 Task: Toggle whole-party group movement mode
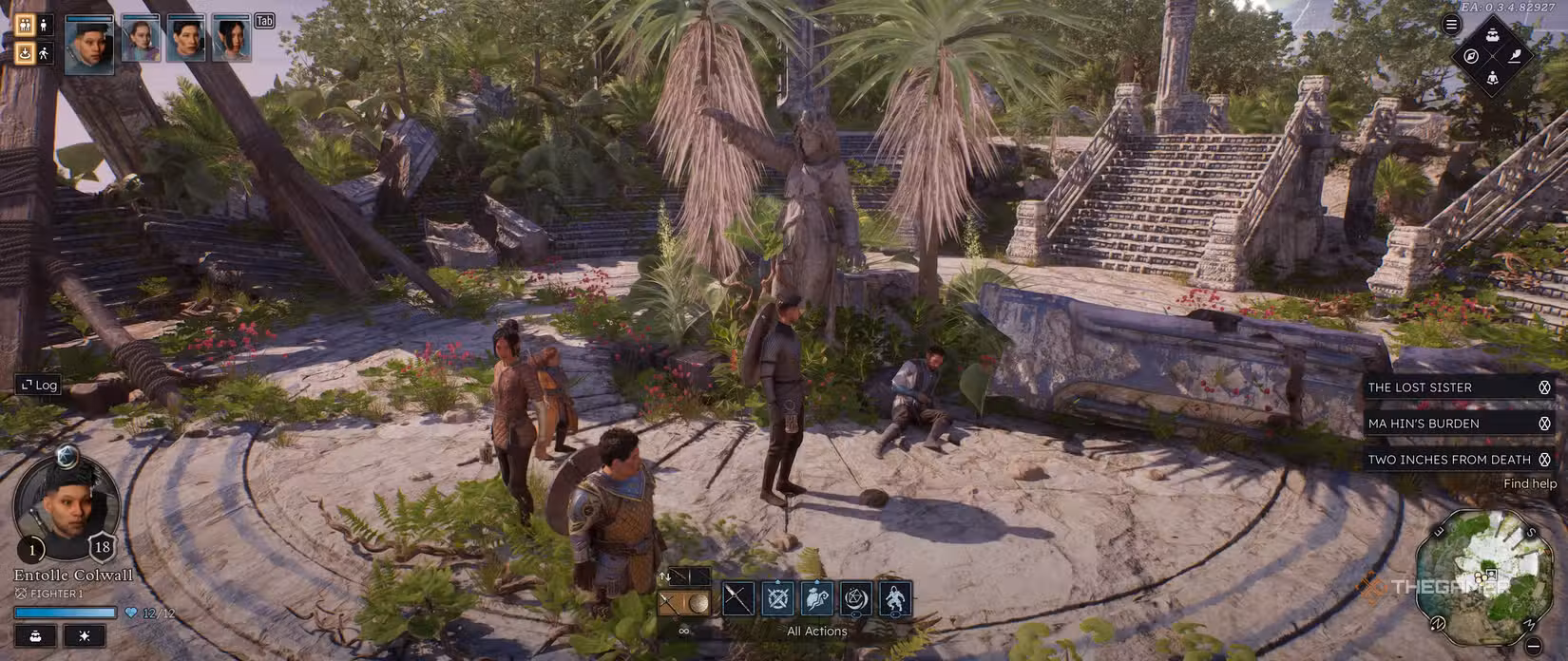26,26
